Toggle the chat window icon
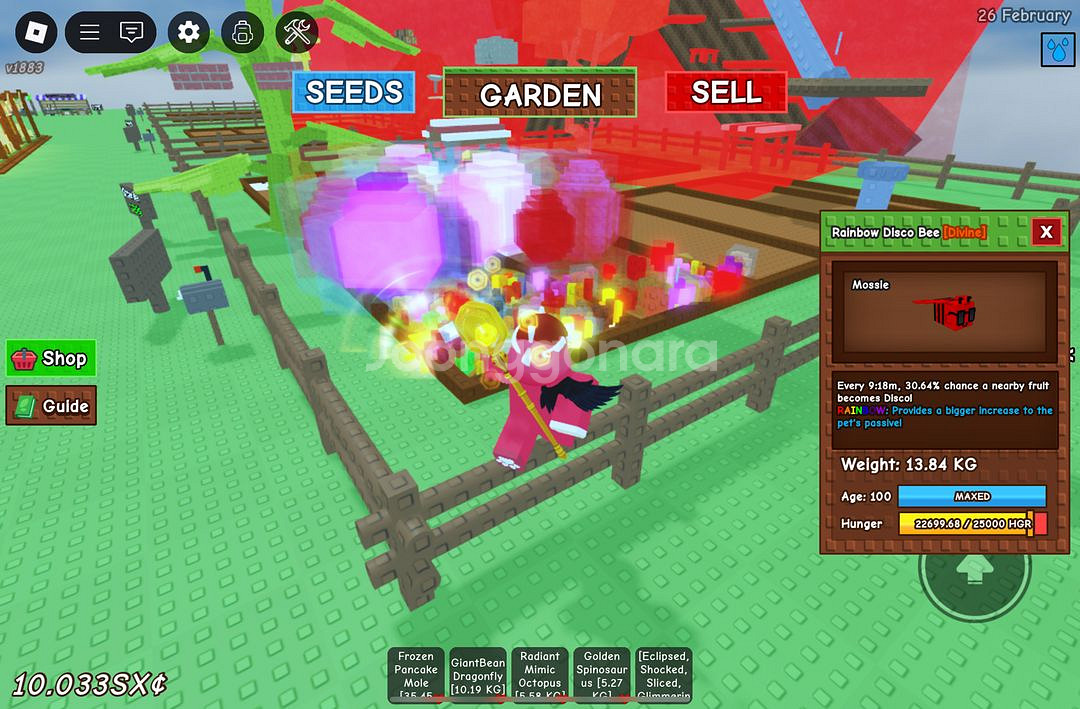 pos(131,33)
